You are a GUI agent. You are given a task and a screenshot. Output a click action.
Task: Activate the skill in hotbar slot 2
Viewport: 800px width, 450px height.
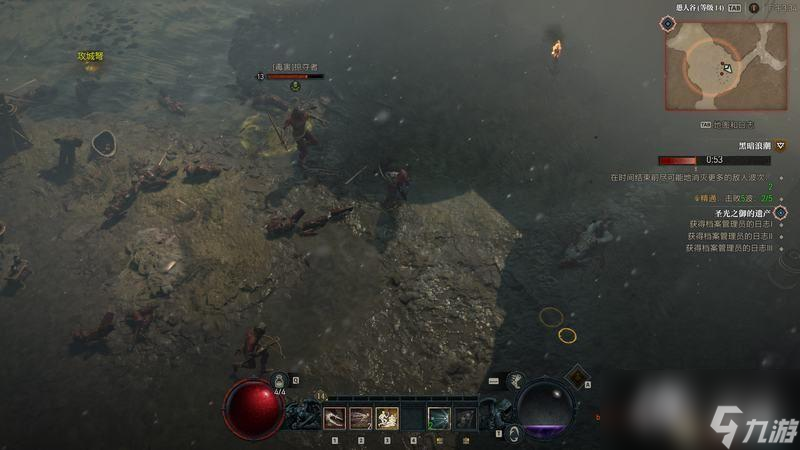pyautogui.click(x=360, y=418)
